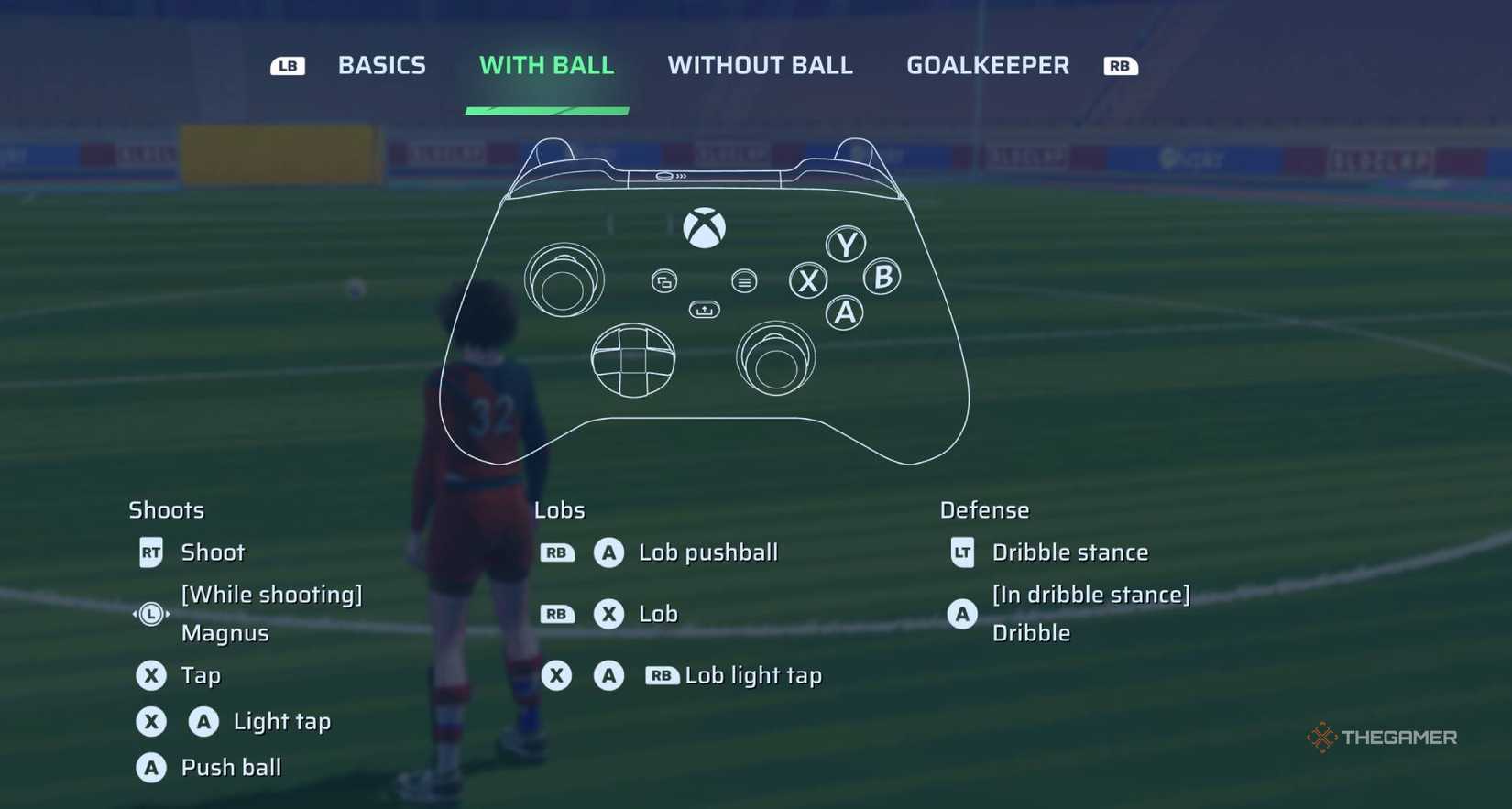Open the GOALKEEPER controls tab
Screen dimensions: 1512x809
click(987, 65)
